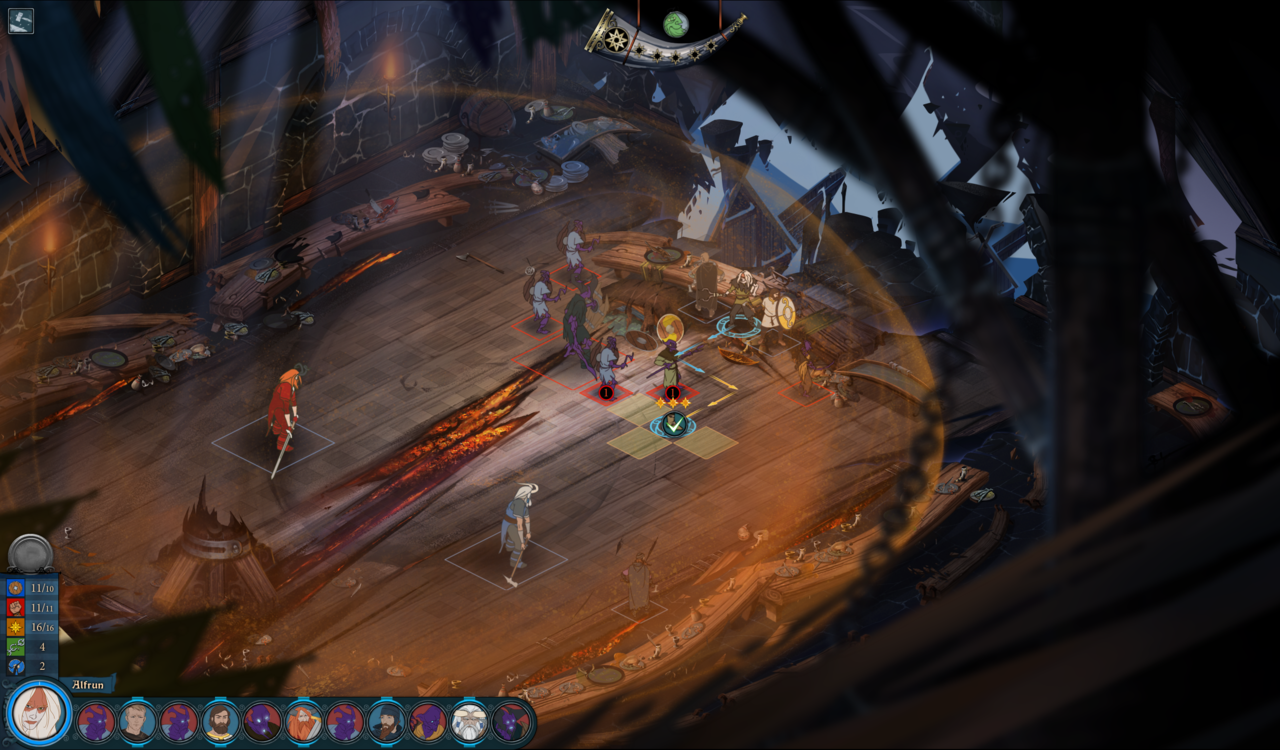The height and width of the screenshot is (750, 1280).
Task: Click the green exertion stat icon
Action: [x=14, y=646]
